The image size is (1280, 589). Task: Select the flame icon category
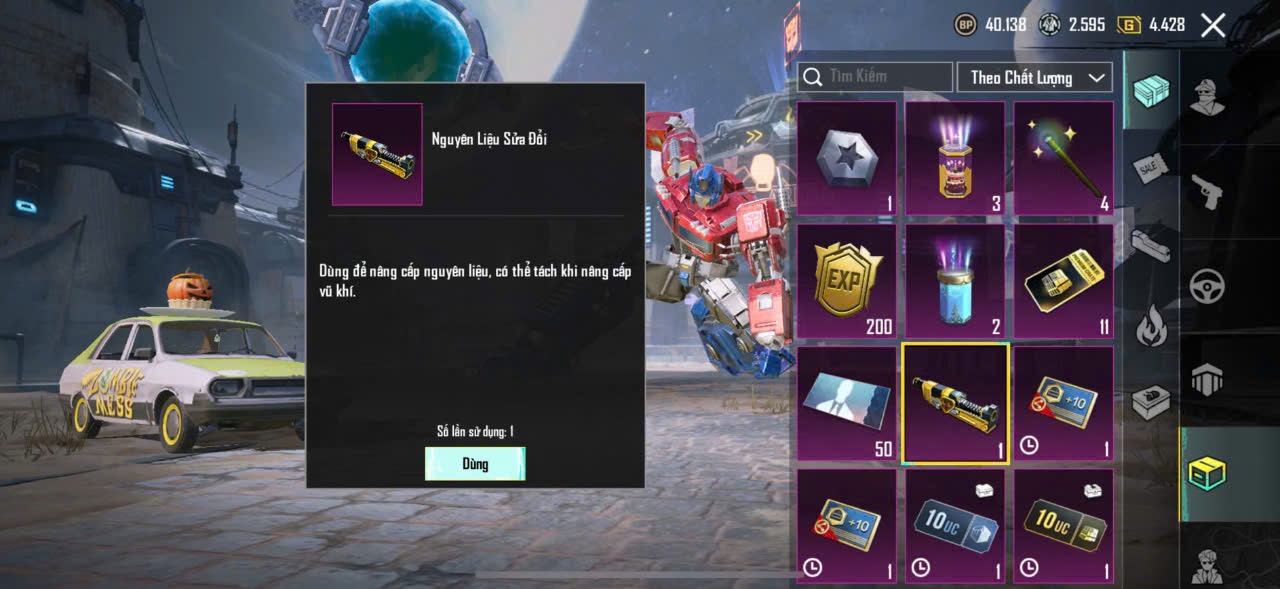(x=1150, y=326)
